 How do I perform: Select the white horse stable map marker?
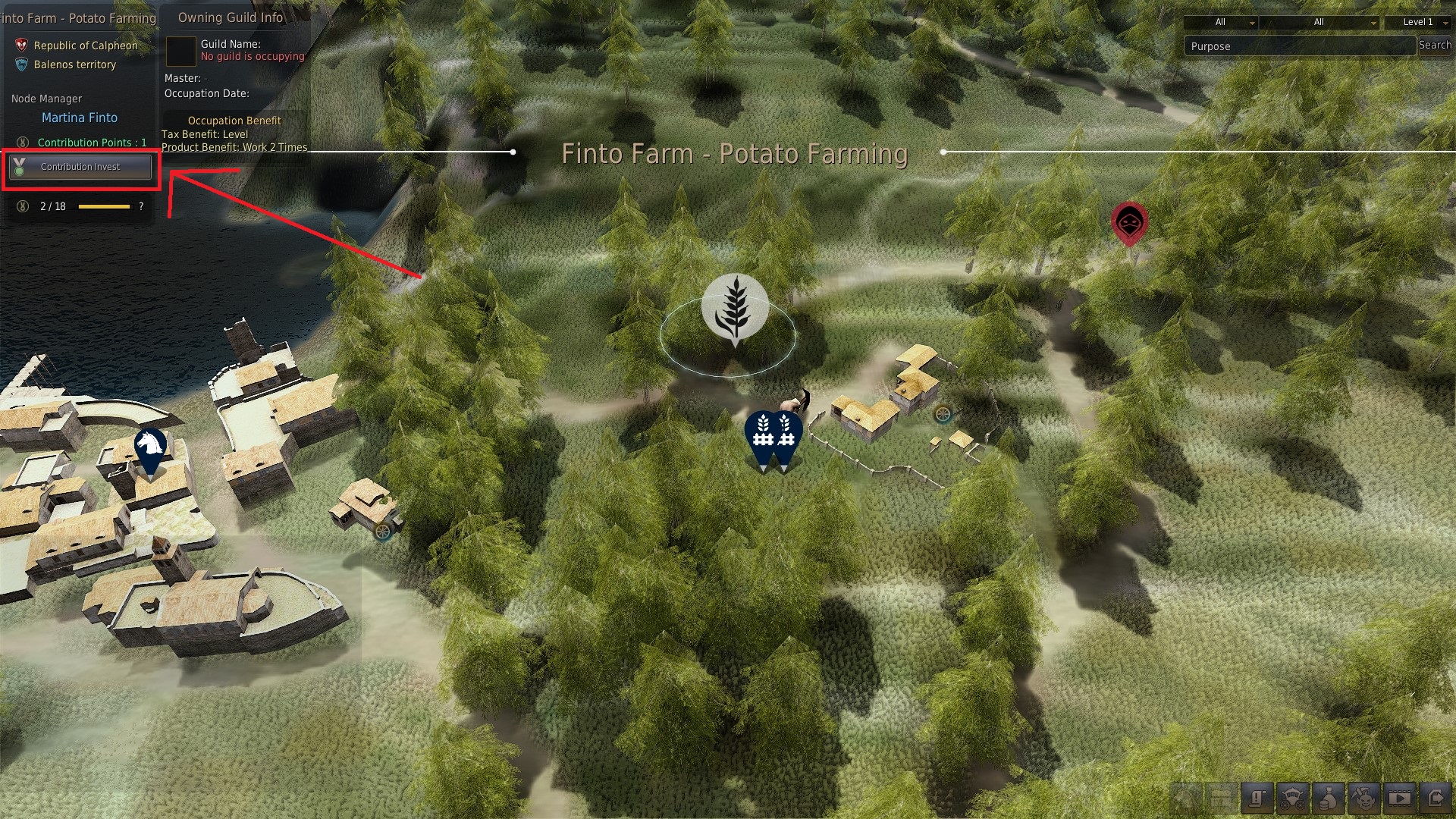[150, 450]
